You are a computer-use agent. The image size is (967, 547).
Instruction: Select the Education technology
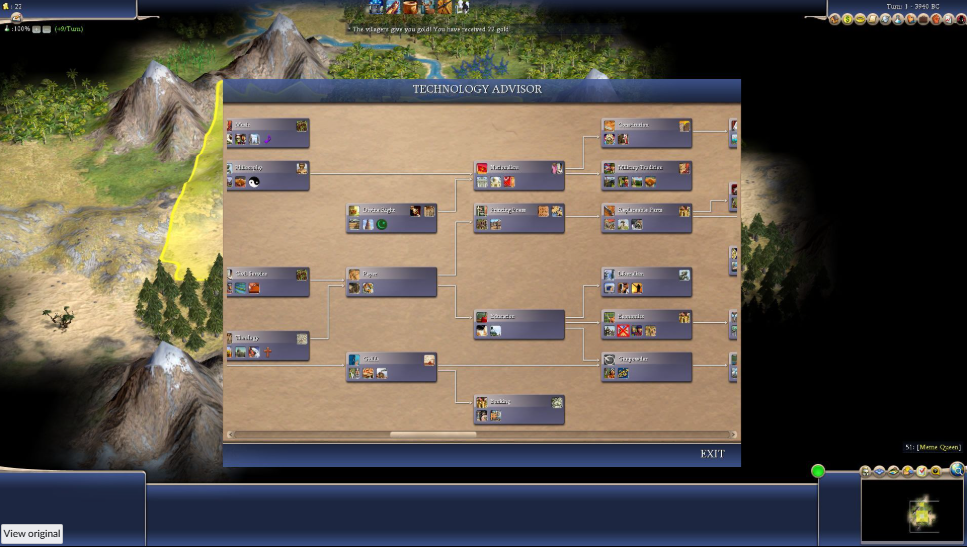[x=646, y=281]
